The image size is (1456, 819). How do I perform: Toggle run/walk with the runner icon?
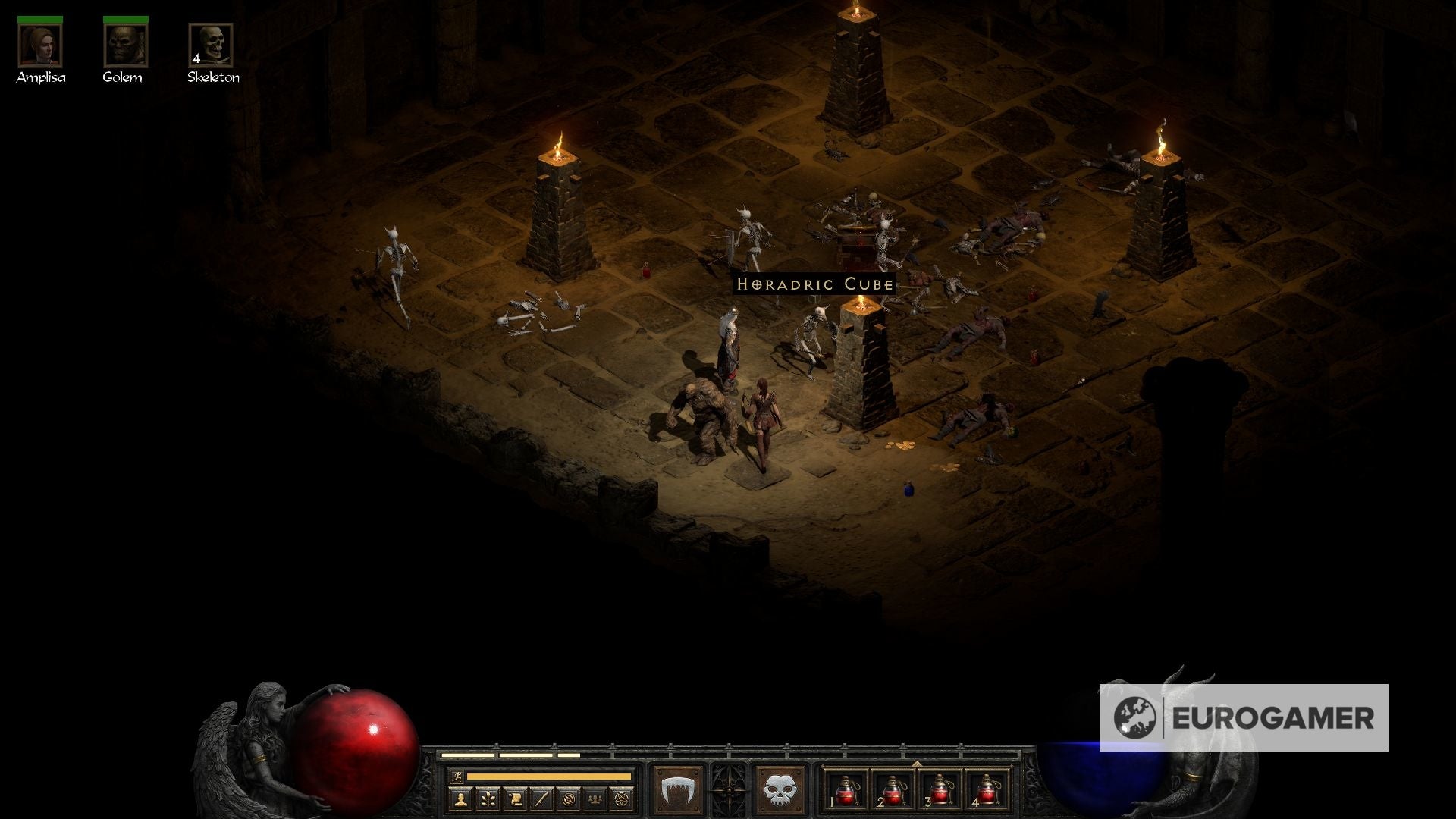click(457, 777)
